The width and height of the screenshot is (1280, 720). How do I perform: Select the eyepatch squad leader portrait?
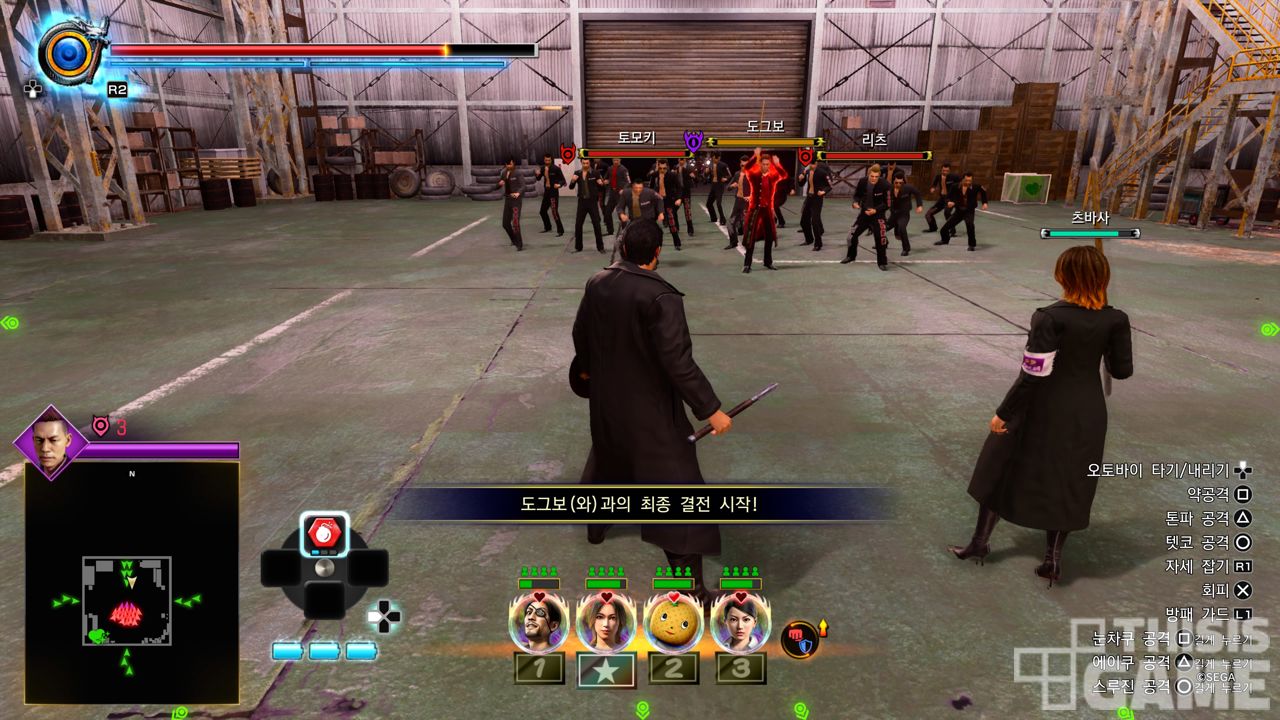pyautogui.click(x=539, y=621)
